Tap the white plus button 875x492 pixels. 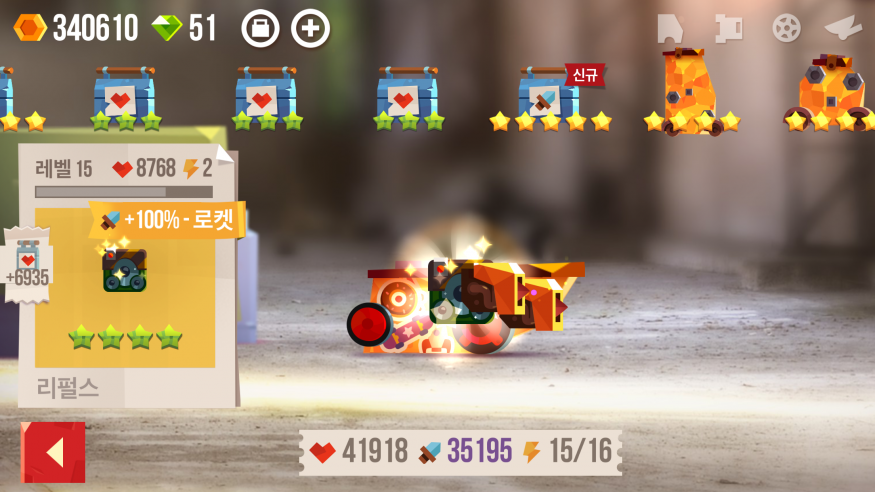click(310, 28)
